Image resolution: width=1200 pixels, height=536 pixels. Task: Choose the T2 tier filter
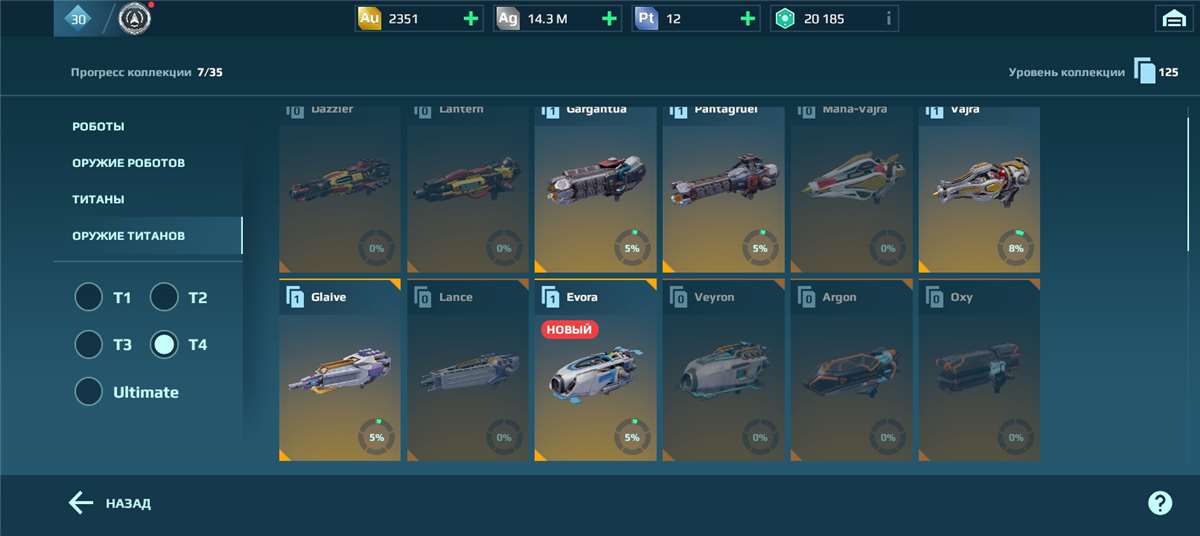point(164,297)
